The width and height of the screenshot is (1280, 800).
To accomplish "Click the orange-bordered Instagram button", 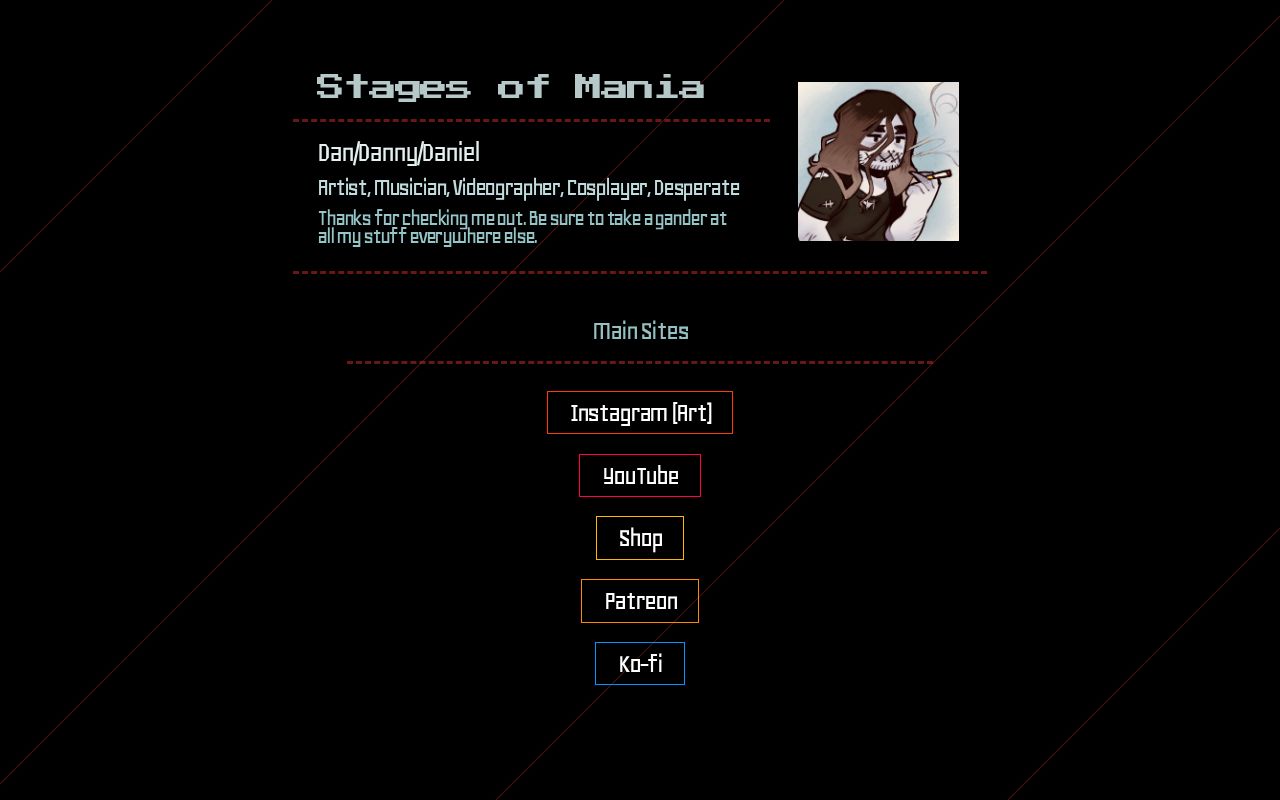I will [640, 412].
